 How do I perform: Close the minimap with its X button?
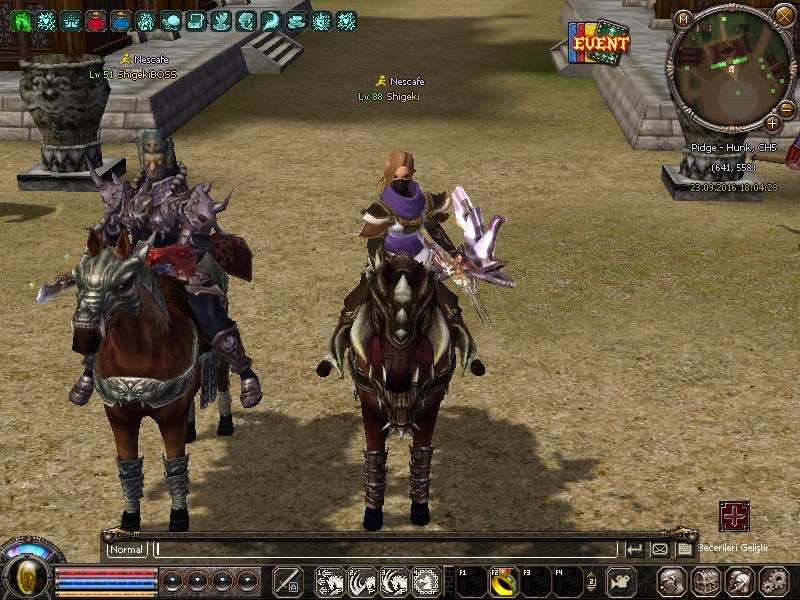pos(783,15)
